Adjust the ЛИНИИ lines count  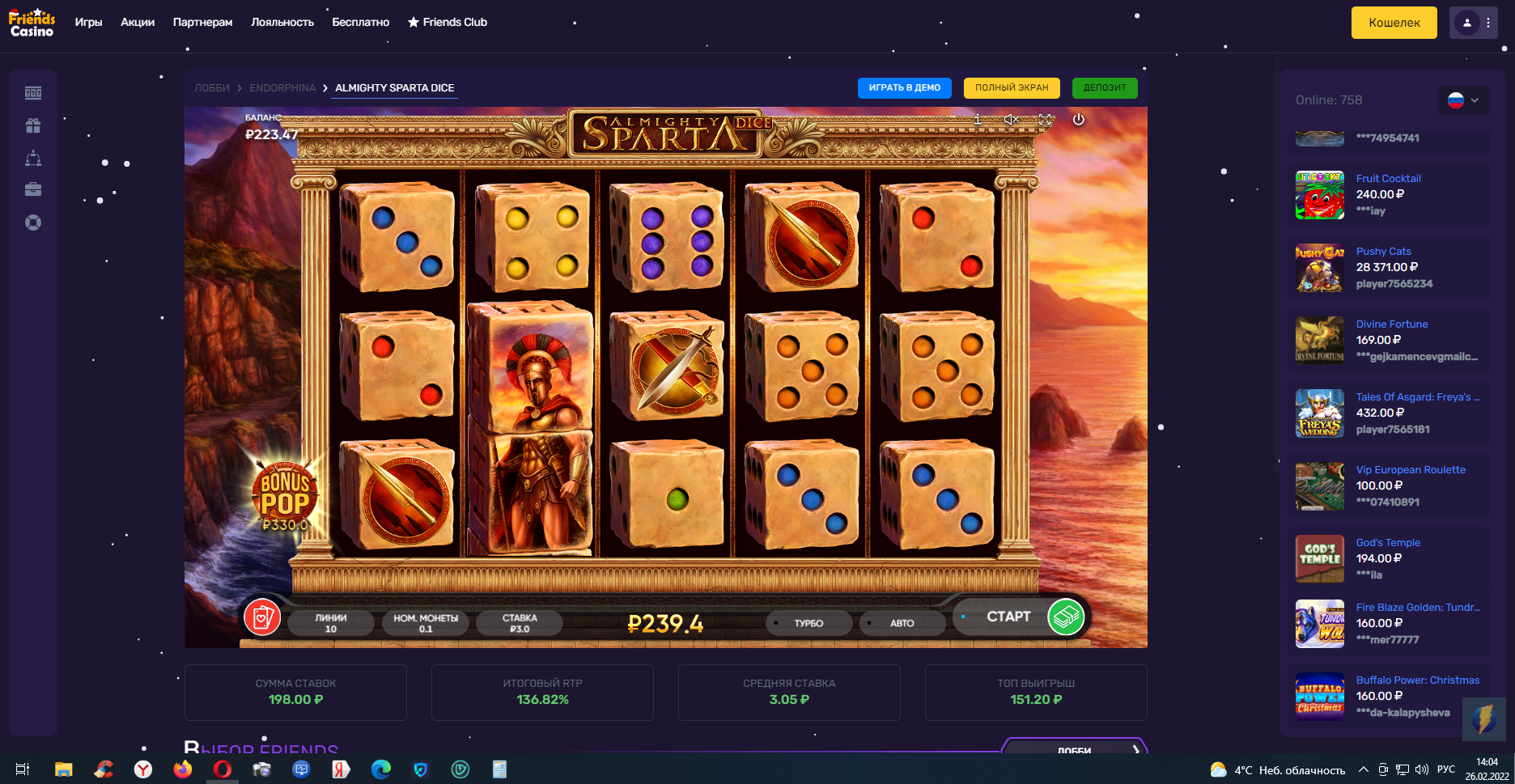pos(330,623)
